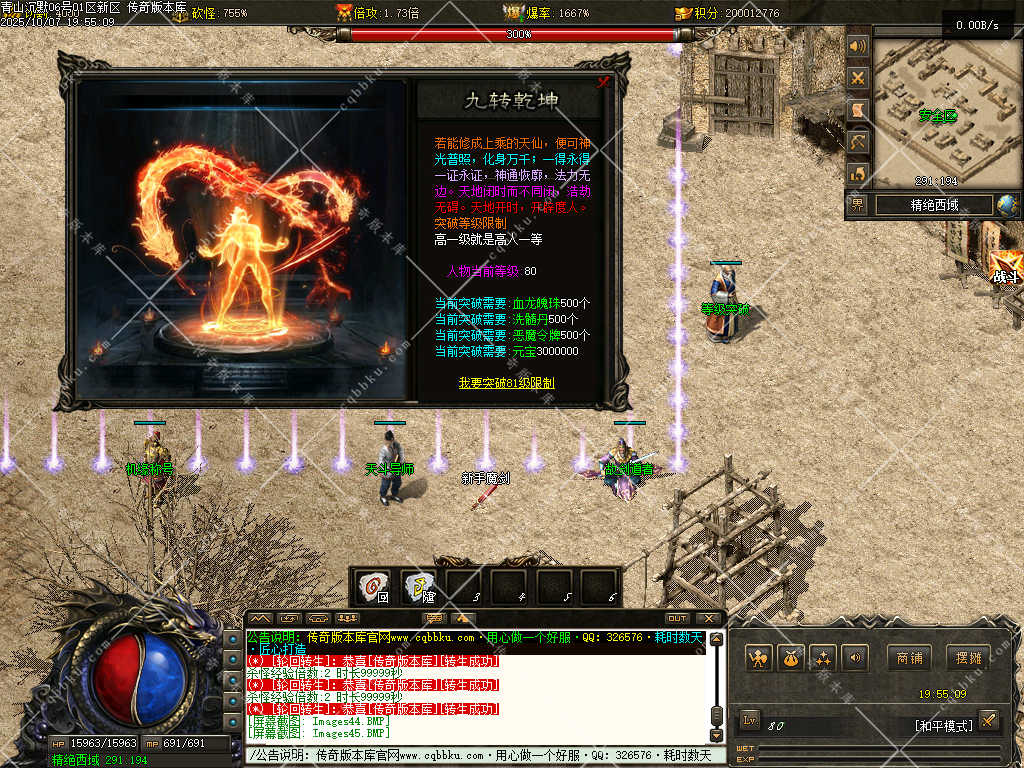
Task: Use the 随 random teleport scroll slot
Action: [418, 587]
